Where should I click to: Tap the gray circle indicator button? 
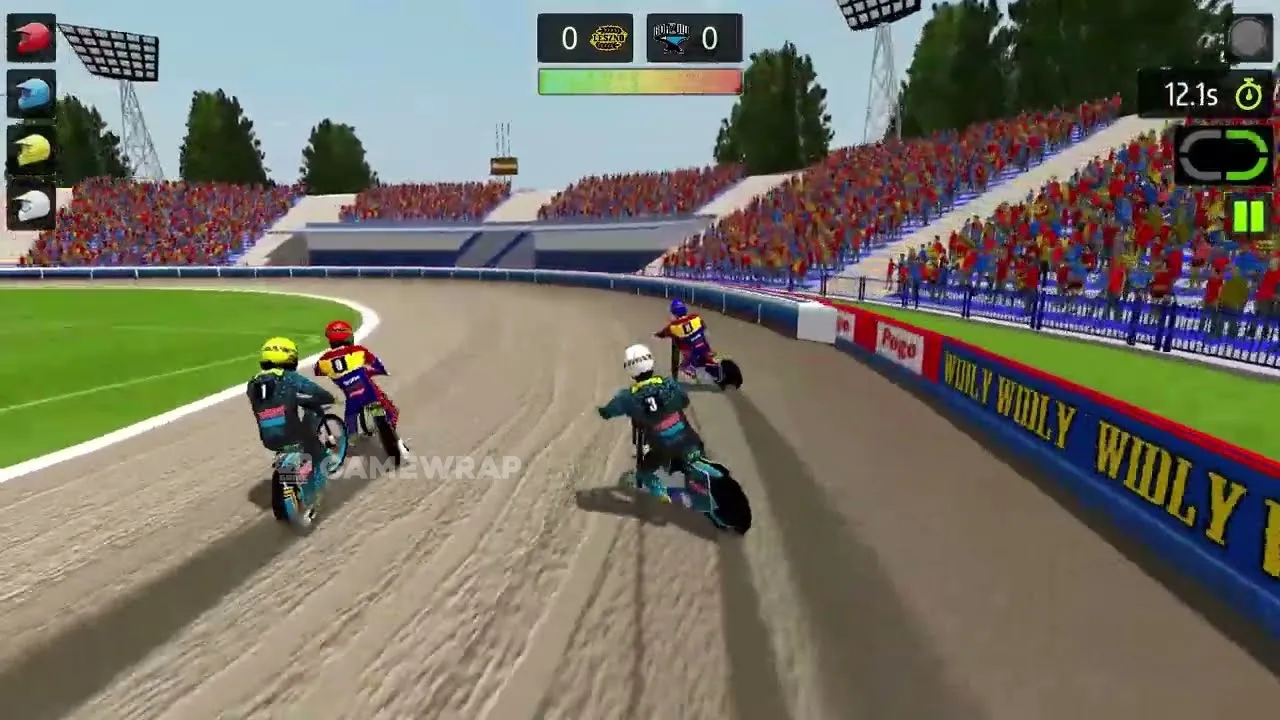point(1248,38)
